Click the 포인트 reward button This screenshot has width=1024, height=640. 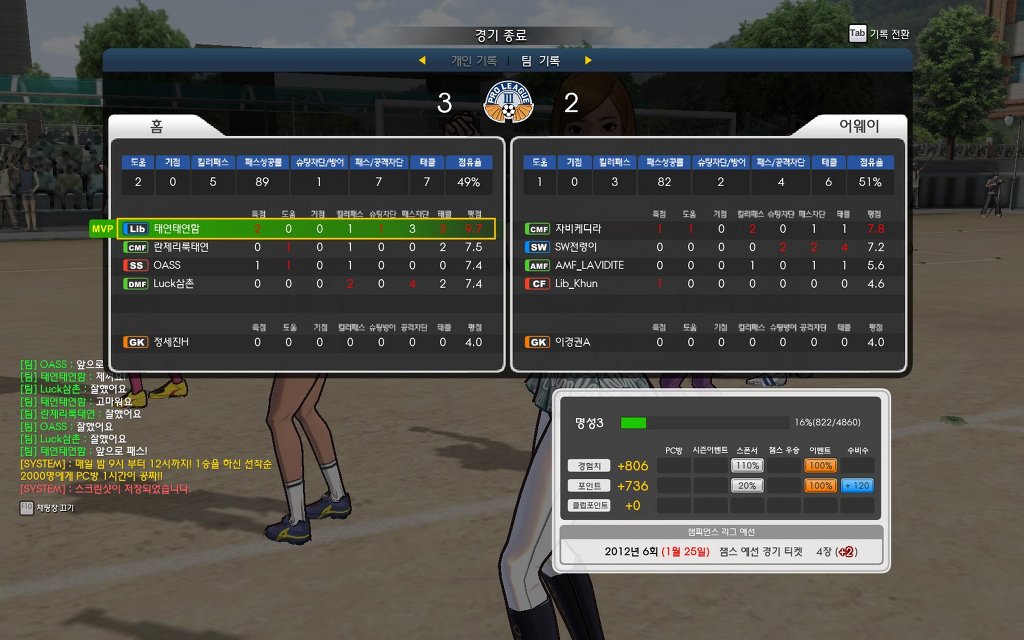point(588,485)
